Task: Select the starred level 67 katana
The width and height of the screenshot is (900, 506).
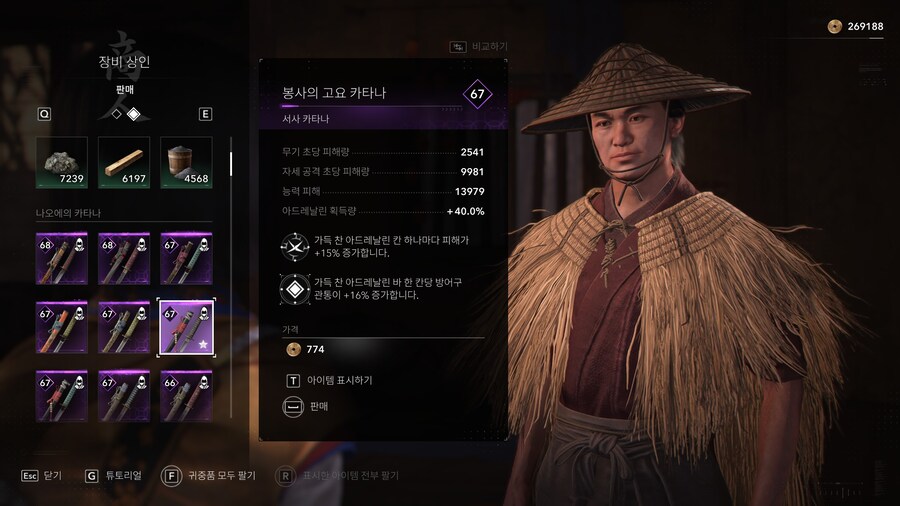Action: pos(186,328)
